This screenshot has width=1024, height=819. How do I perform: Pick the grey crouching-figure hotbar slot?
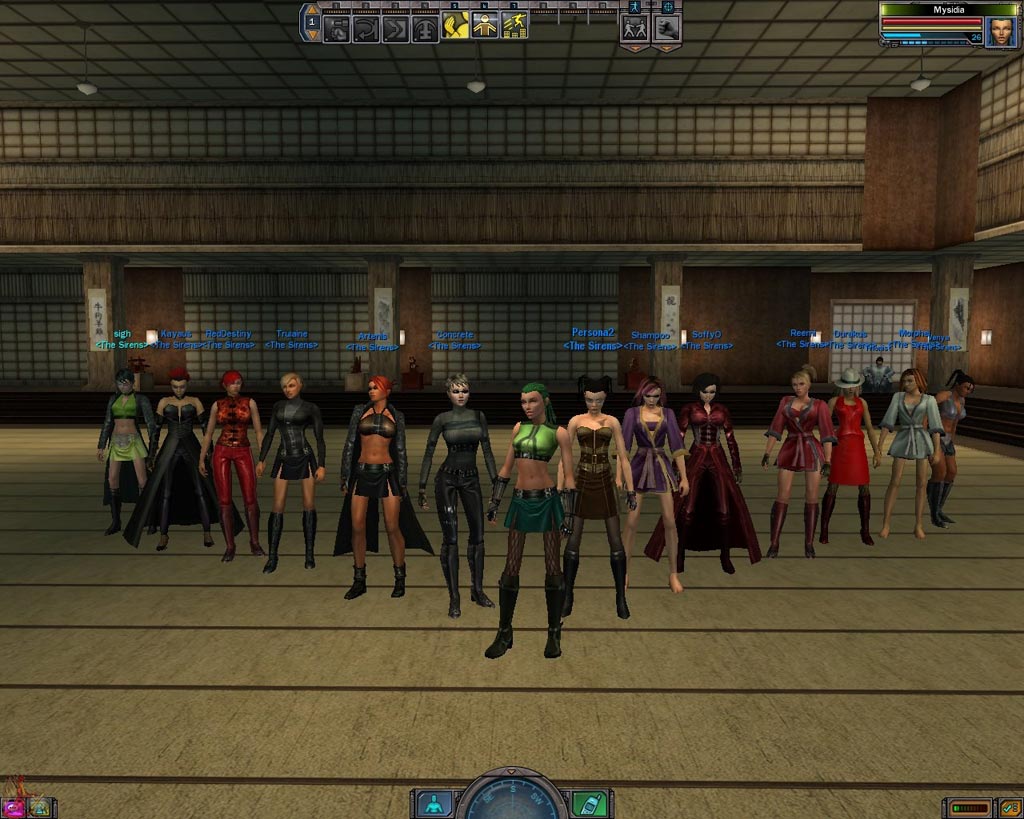pos(426,27)
